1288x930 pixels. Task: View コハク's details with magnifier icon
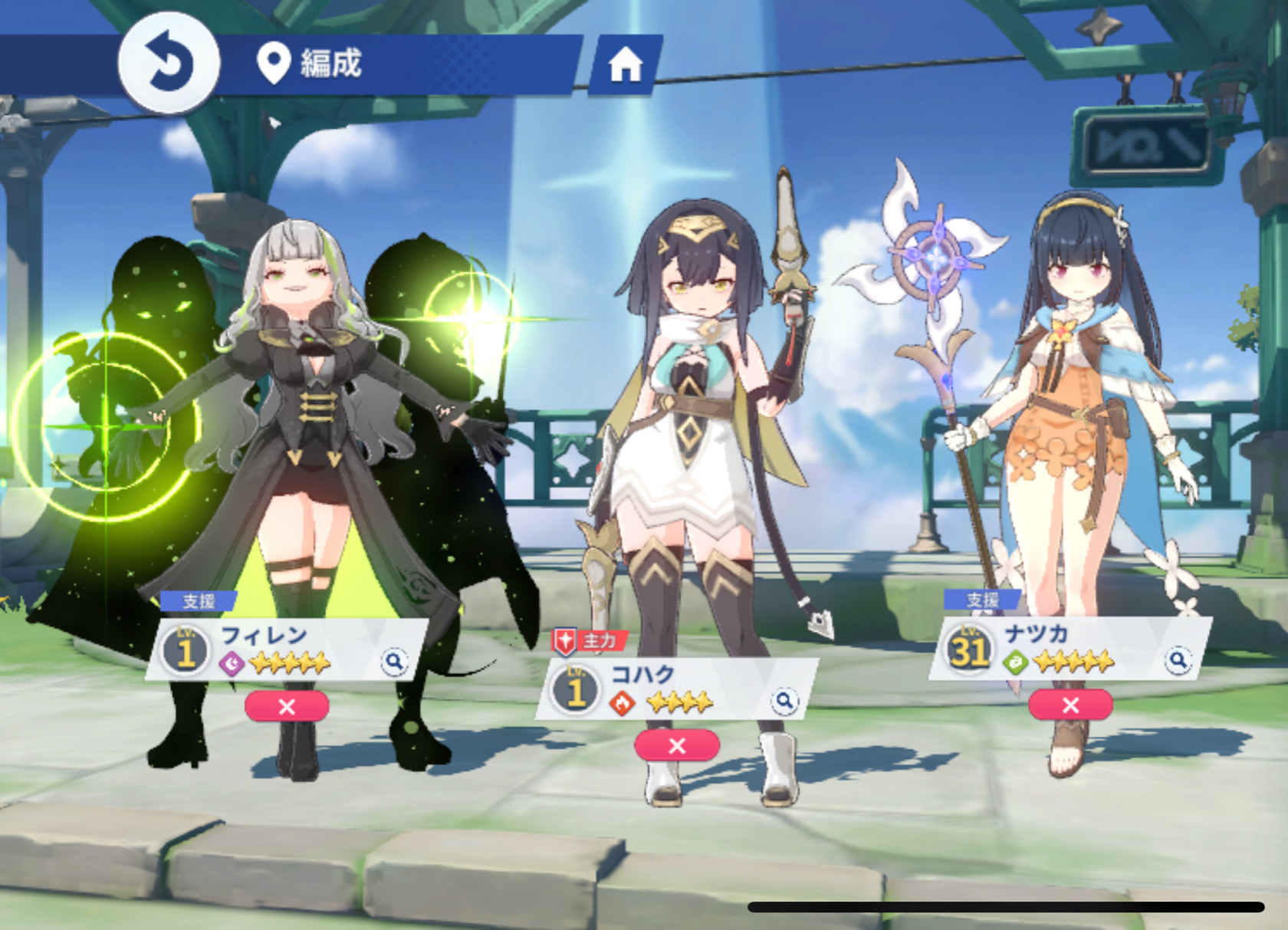click(784, 700)
